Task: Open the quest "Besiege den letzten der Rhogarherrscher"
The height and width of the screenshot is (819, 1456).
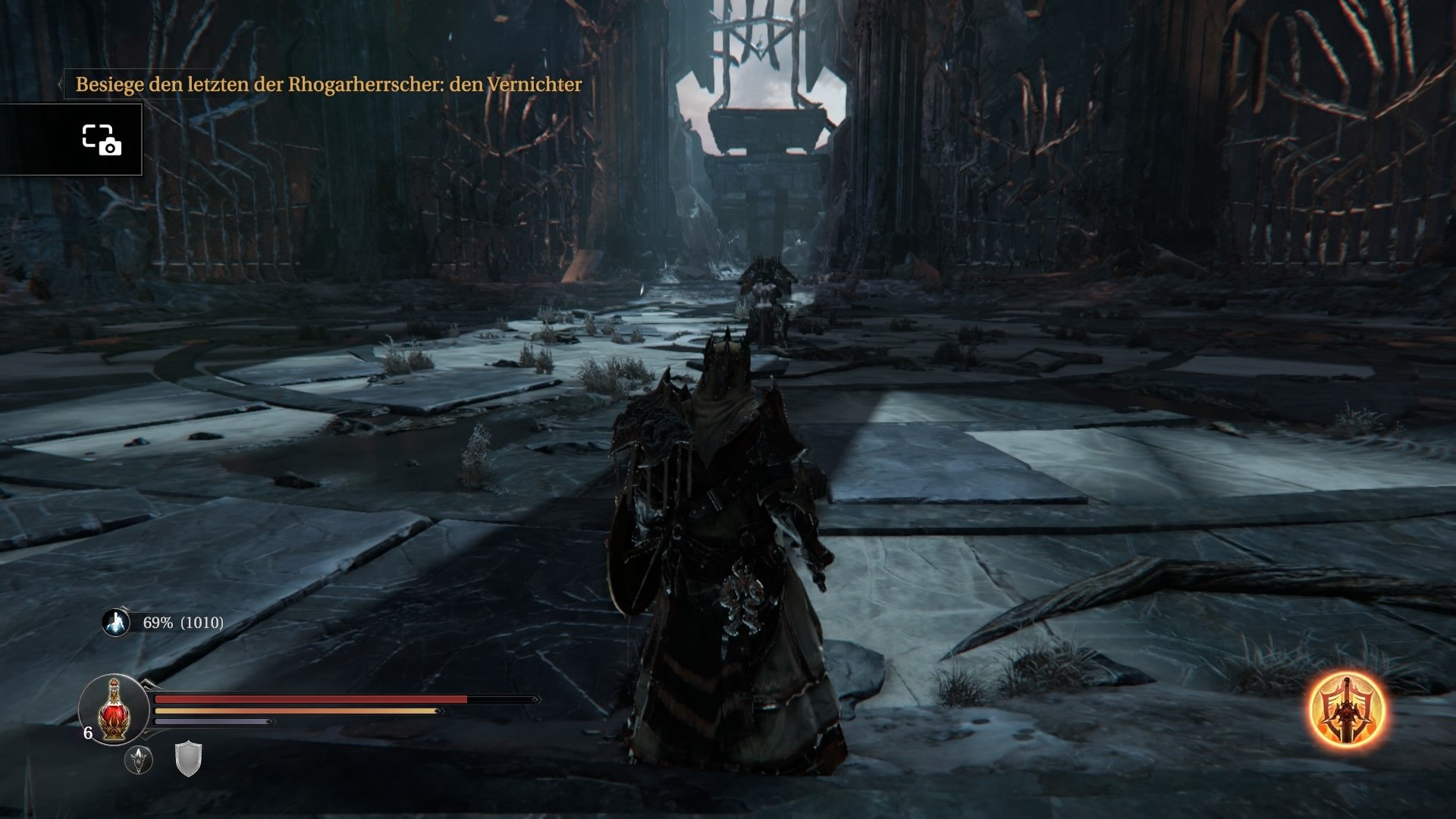Action: 326,86
